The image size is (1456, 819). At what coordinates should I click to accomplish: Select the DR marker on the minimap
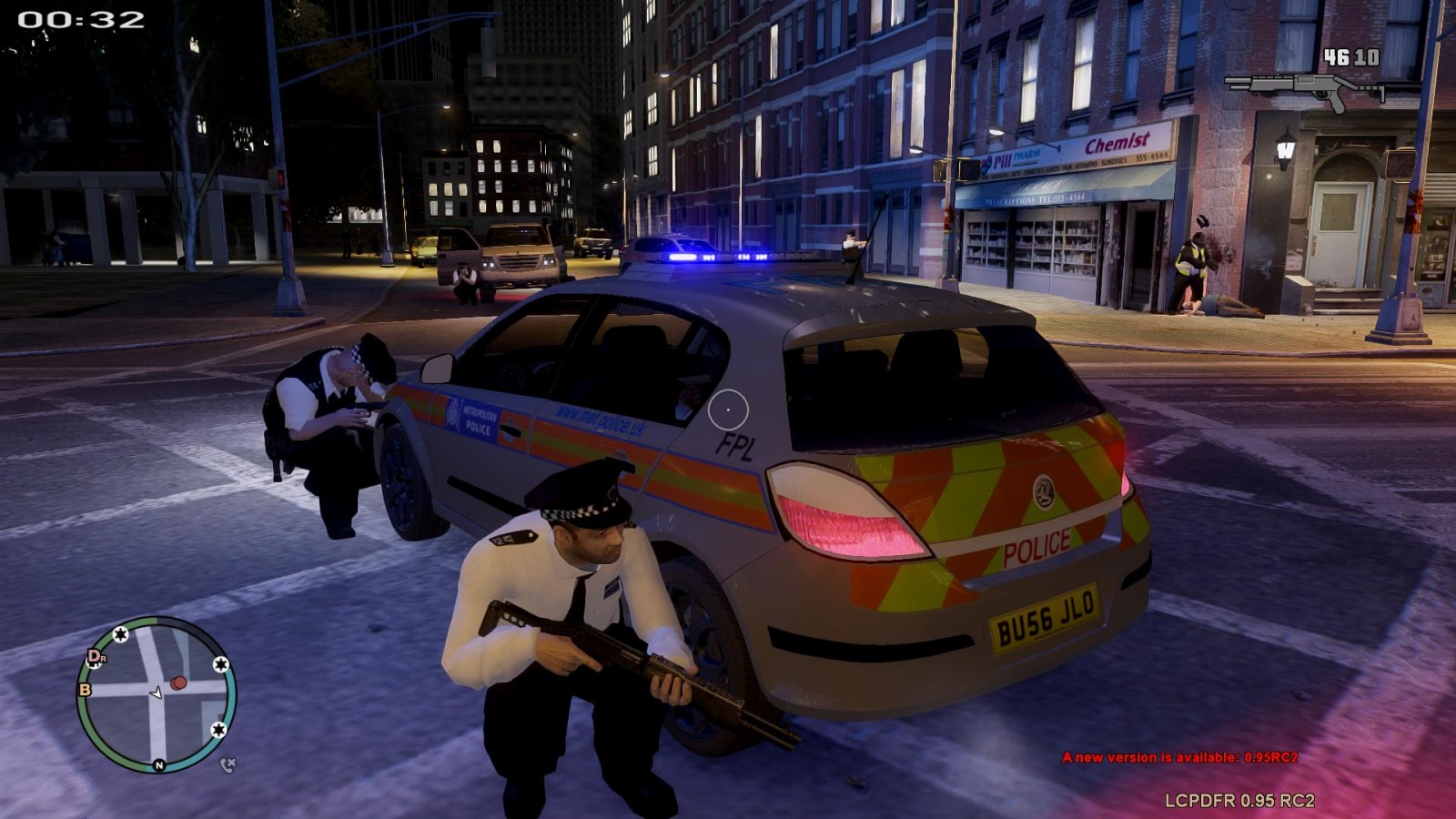[x=96, y=657]
